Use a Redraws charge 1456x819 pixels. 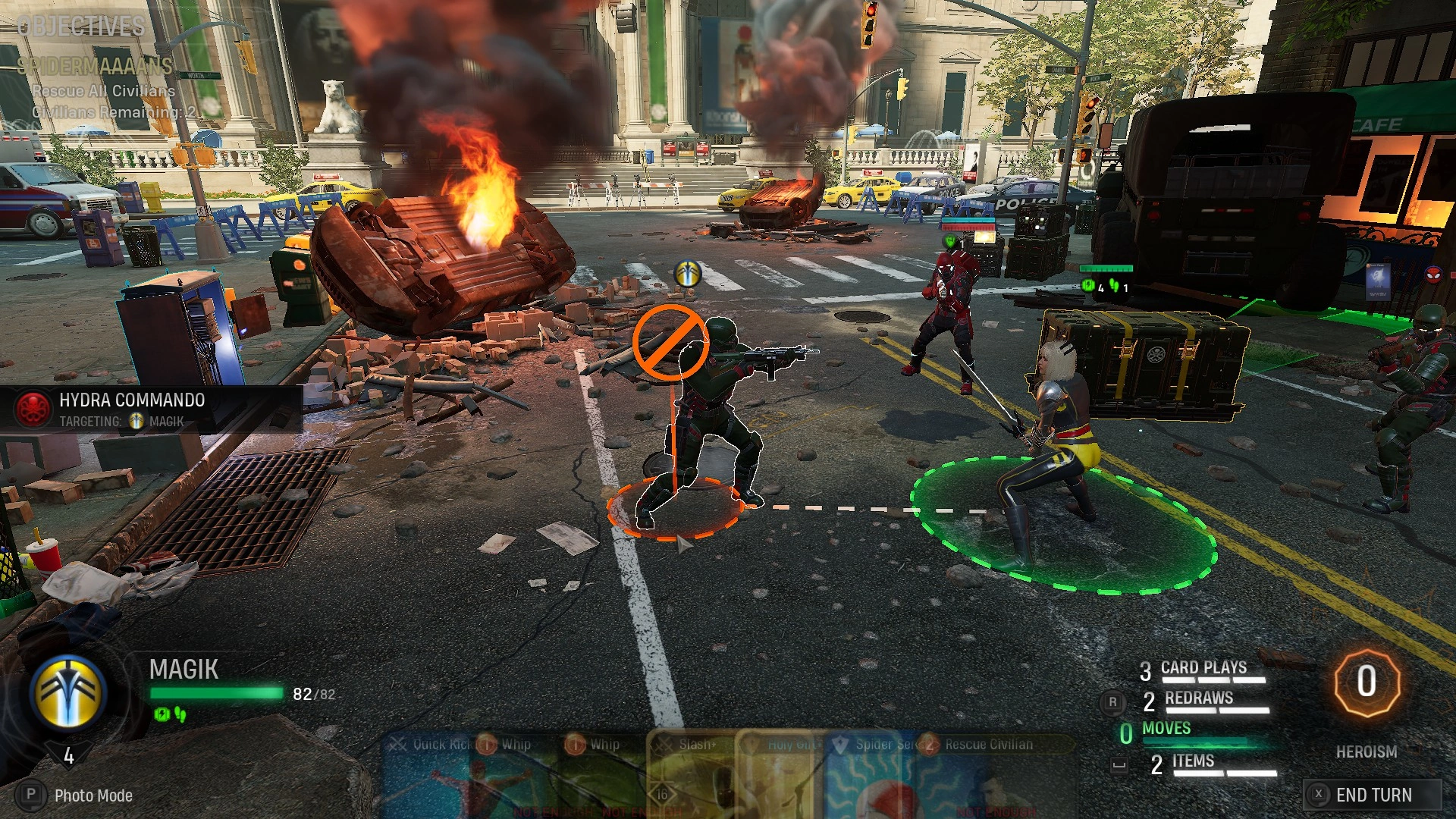point(1198,699)
